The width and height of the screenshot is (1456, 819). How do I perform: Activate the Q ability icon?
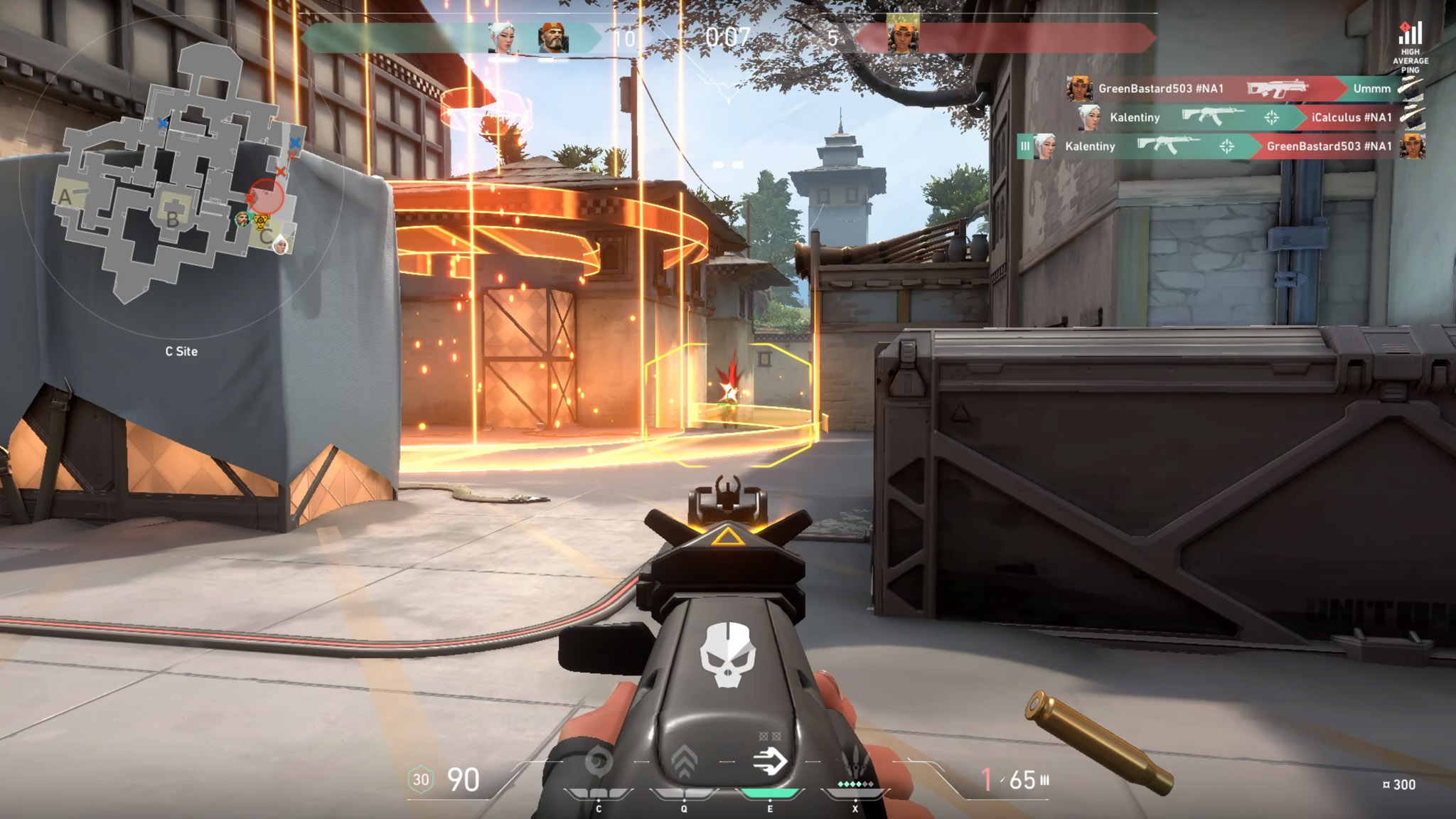click(x=684, y=762)
